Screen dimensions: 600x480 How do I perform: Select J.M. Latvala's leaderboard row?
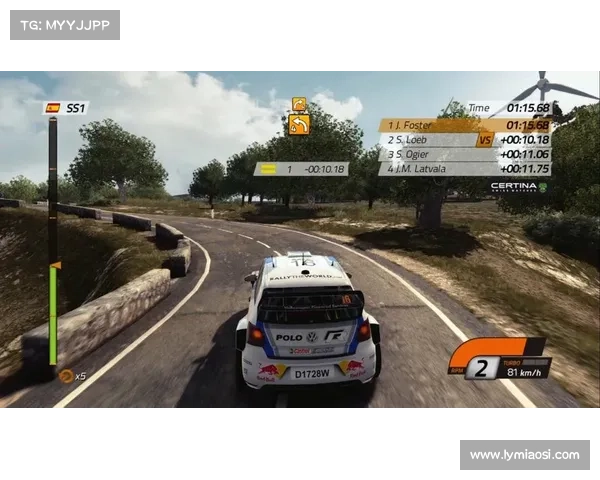(x=465, y=169)
